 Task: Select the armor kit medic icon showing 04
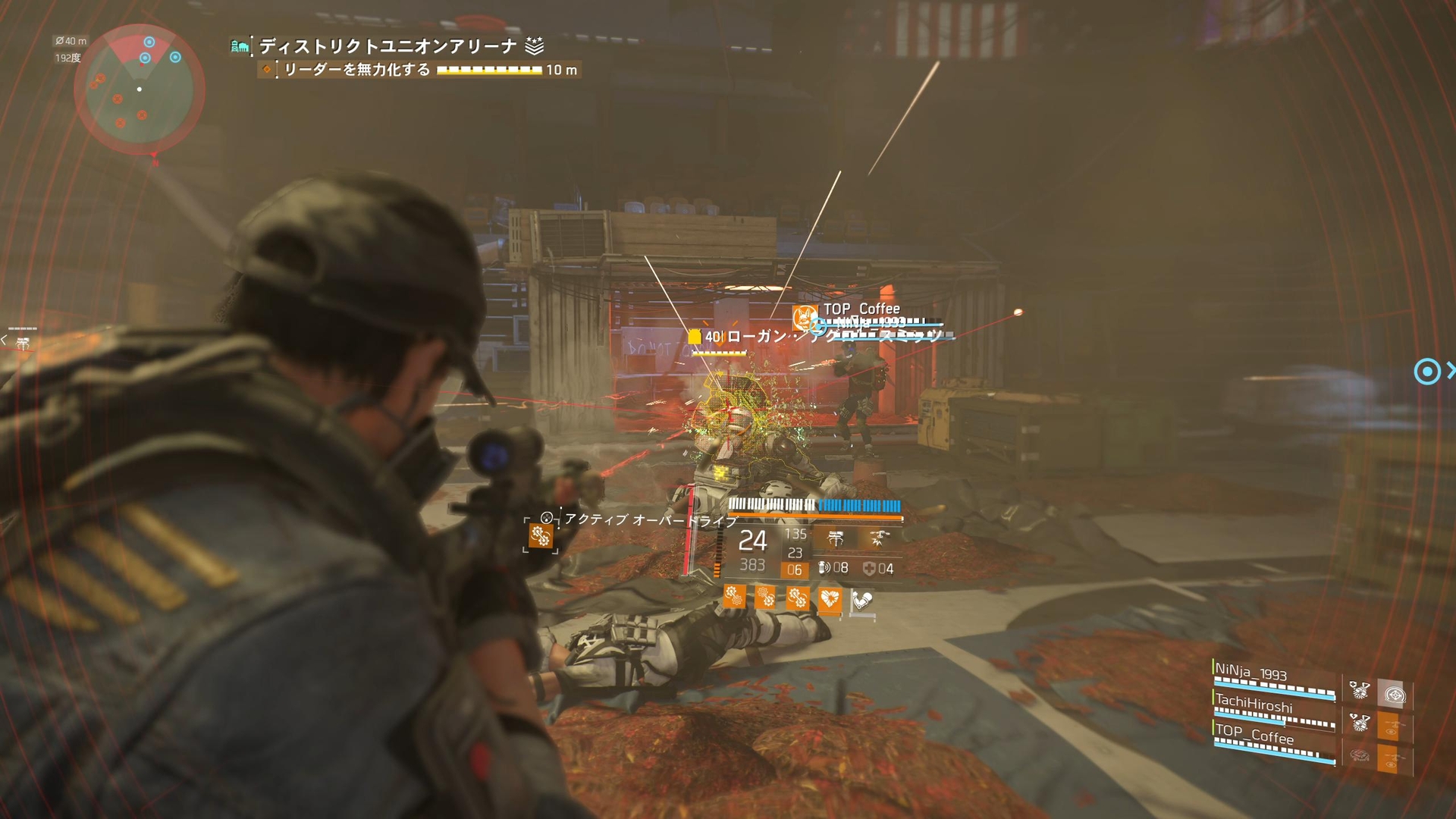870,568
